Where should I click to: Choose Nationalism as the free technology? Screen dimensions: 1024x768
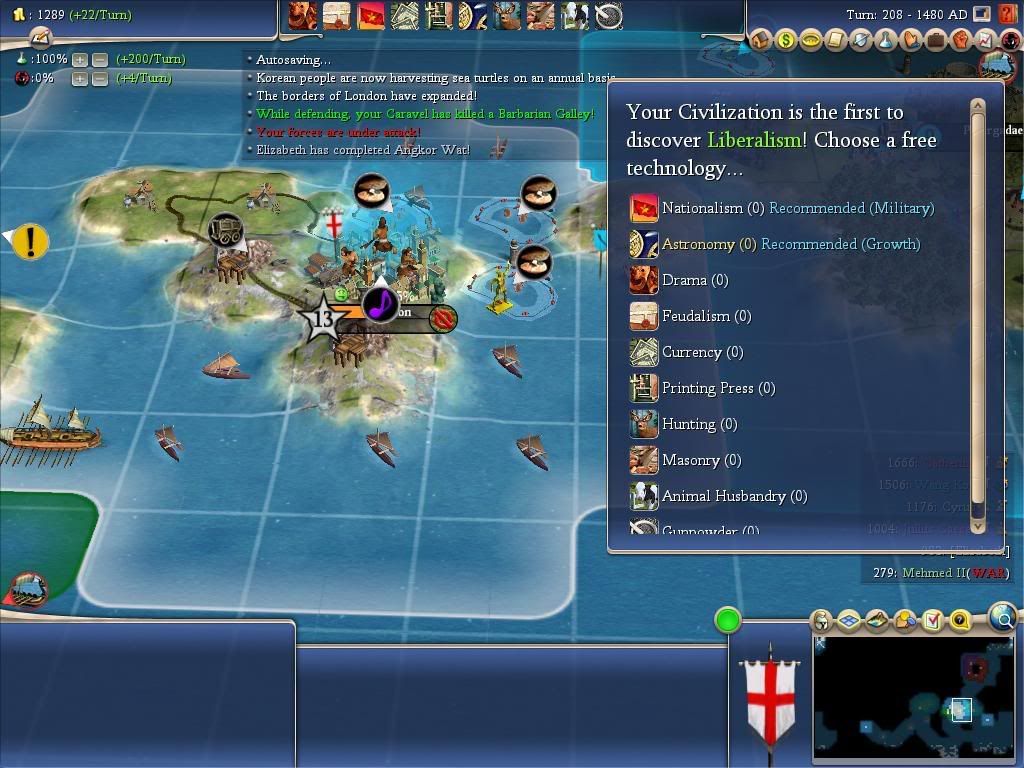pos(702,208)
